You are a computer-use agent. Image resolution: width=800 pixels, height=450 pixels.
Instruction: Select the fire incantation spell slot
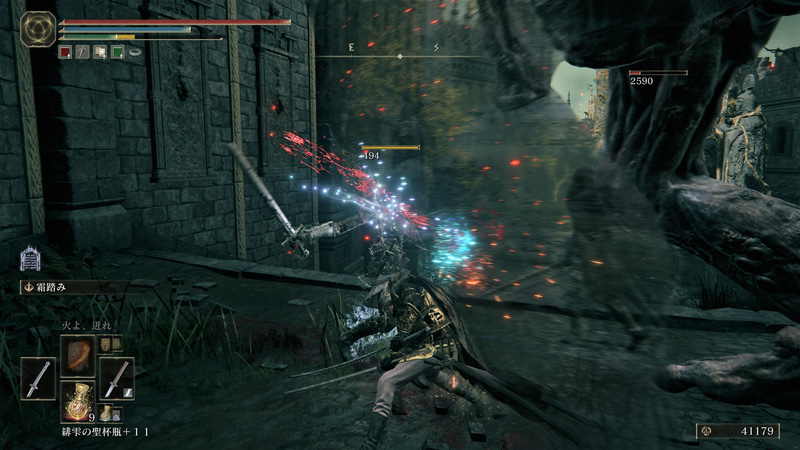point(78,354)
